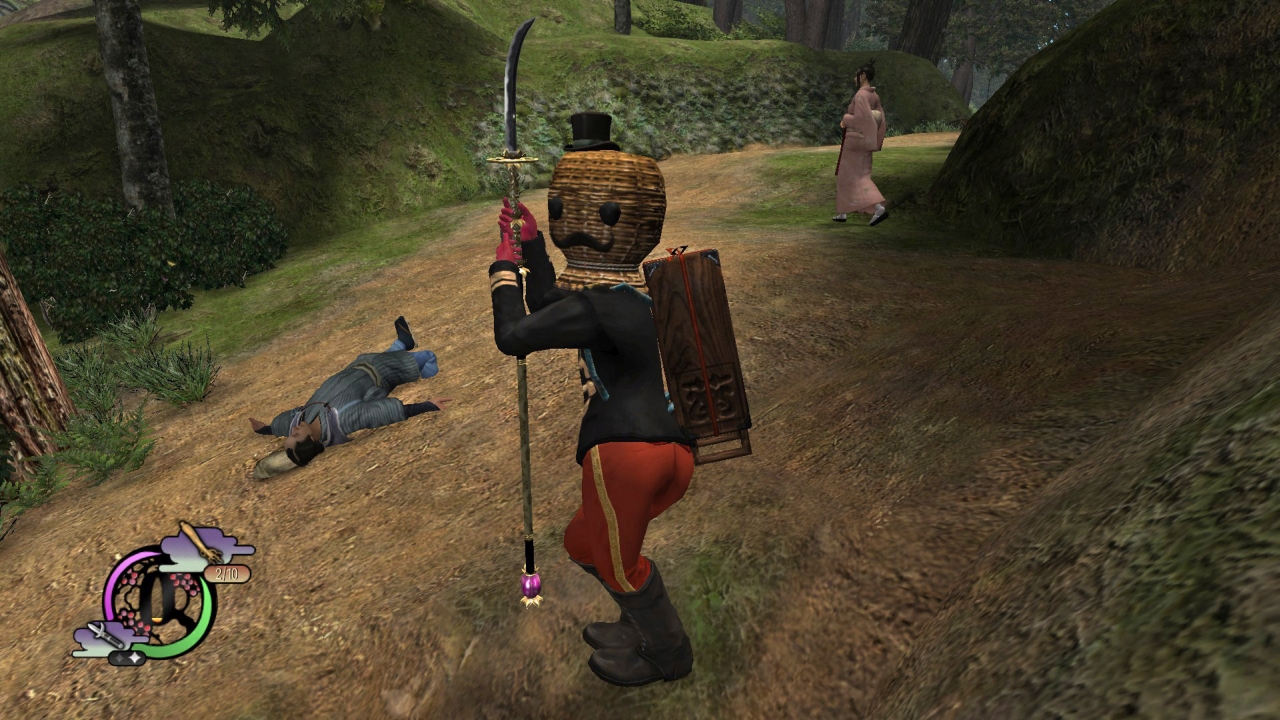Click the sparkle quality badge under the sword icon
The image size is (1280, 720).
coord(126,656)
